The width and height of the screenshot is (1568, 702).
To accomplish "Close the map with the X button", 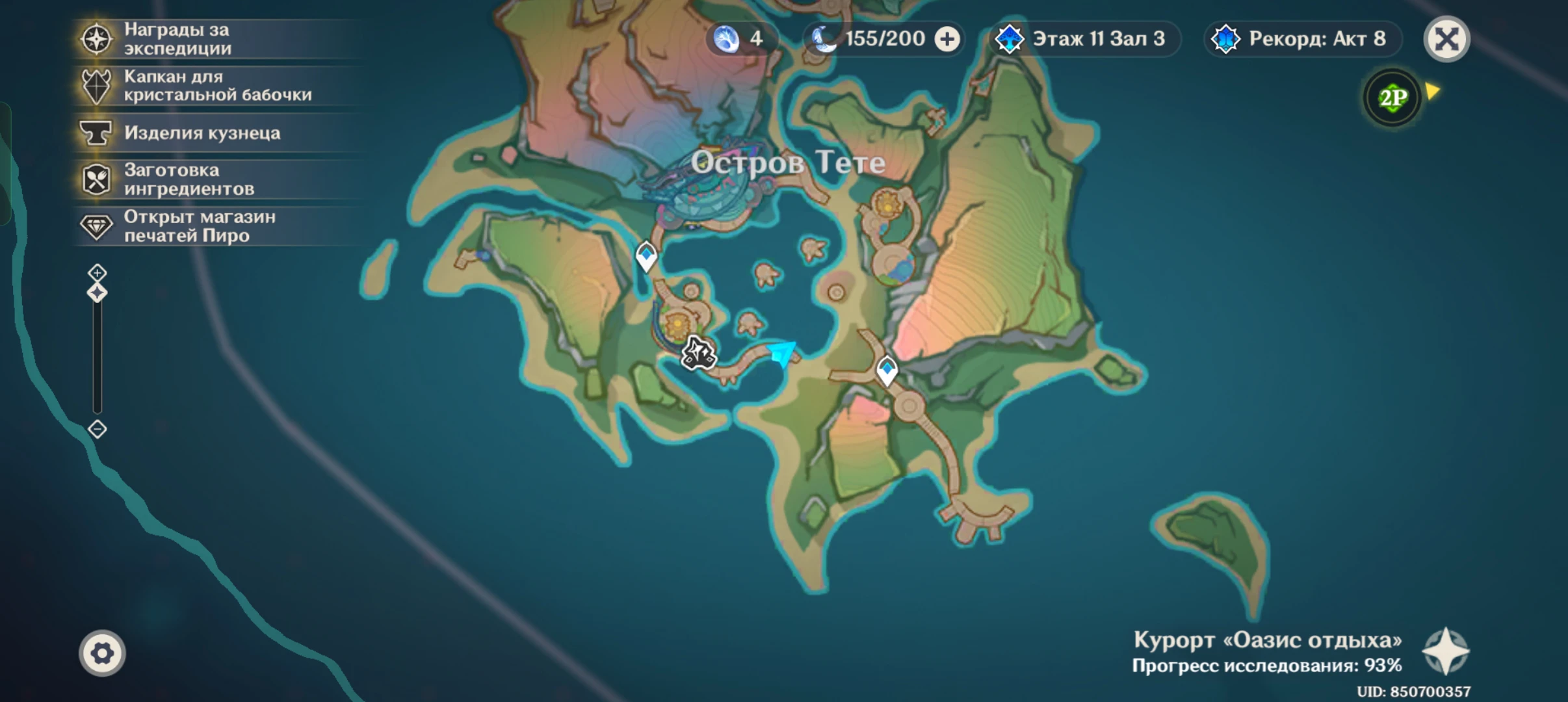I will coord(1446,39).
